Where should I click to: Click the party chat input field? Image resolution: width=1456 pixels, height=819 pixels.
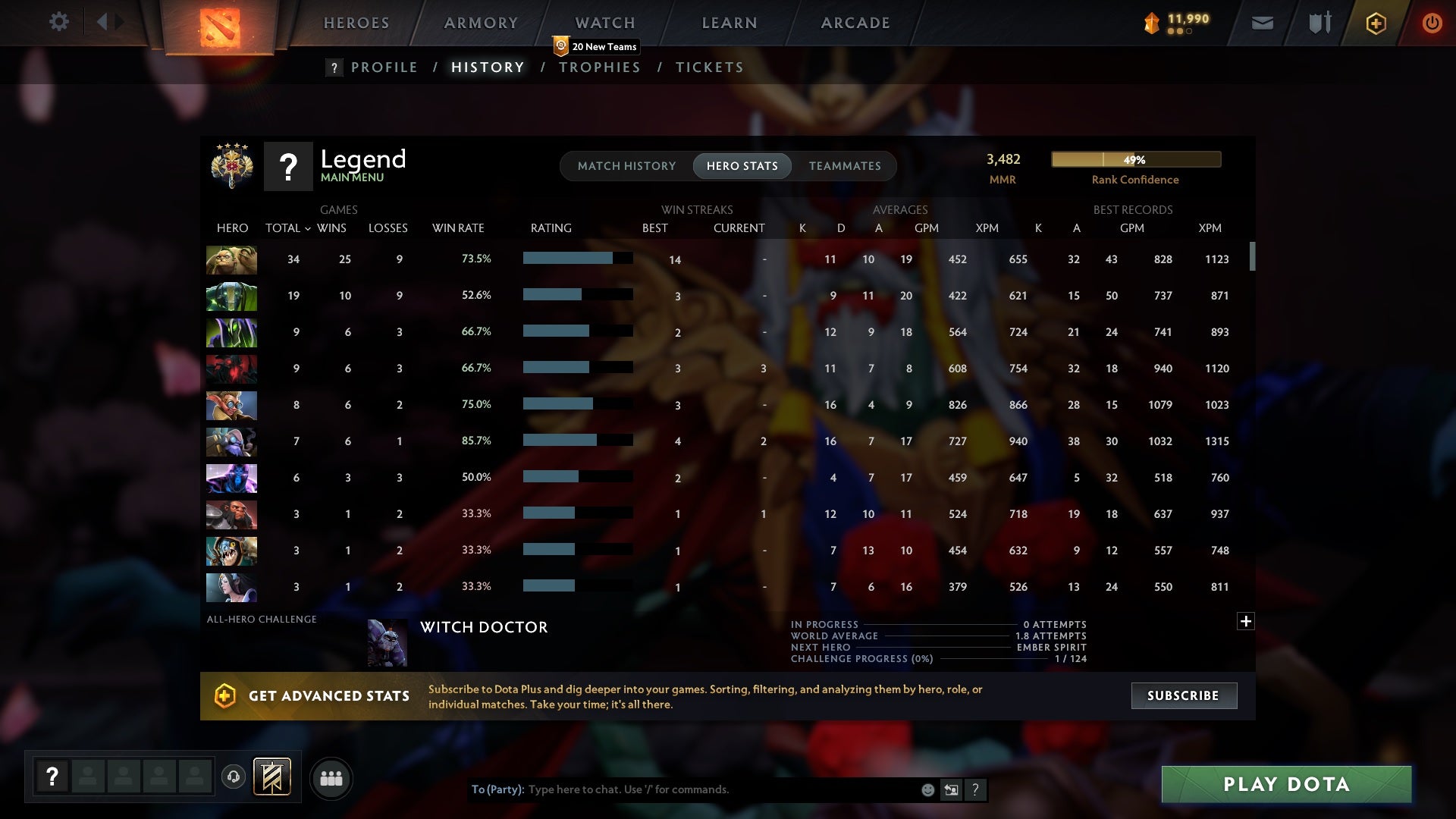(682, 789)
